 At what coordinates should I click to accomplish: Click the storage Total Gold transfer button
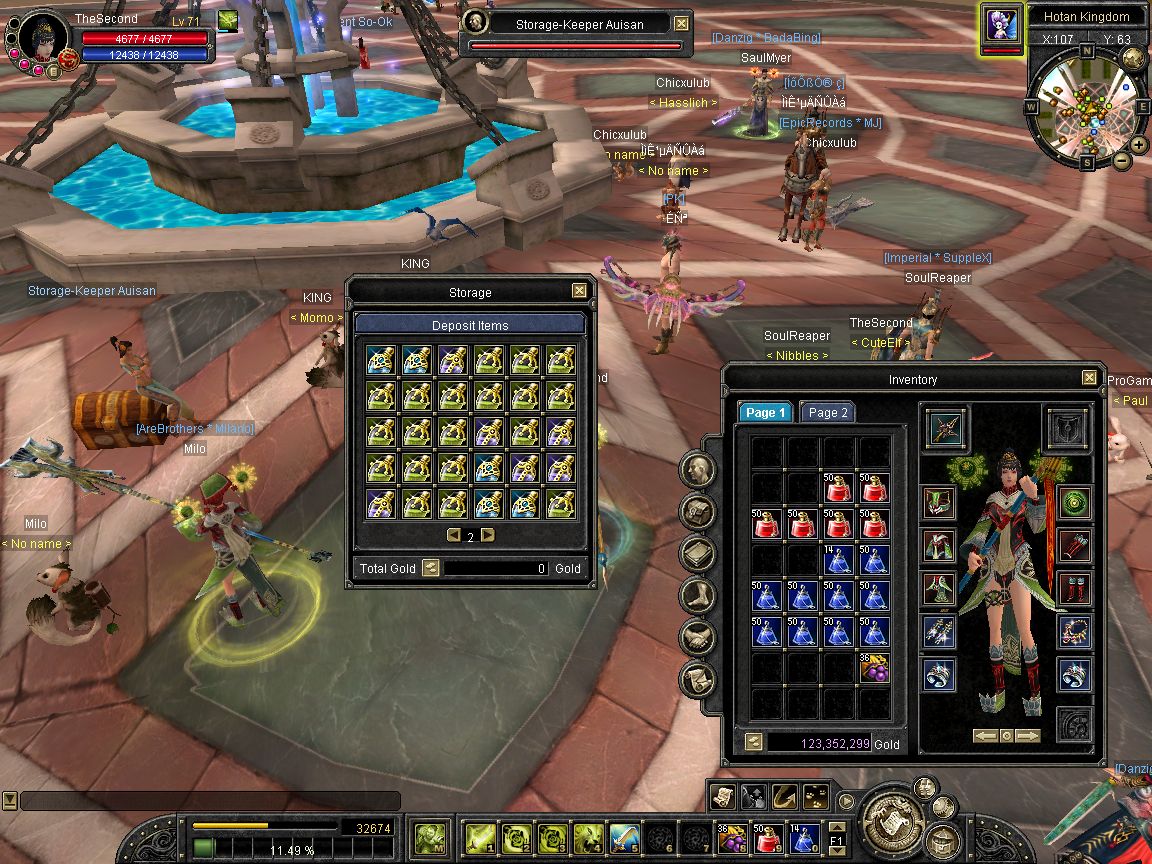(430, 568)
